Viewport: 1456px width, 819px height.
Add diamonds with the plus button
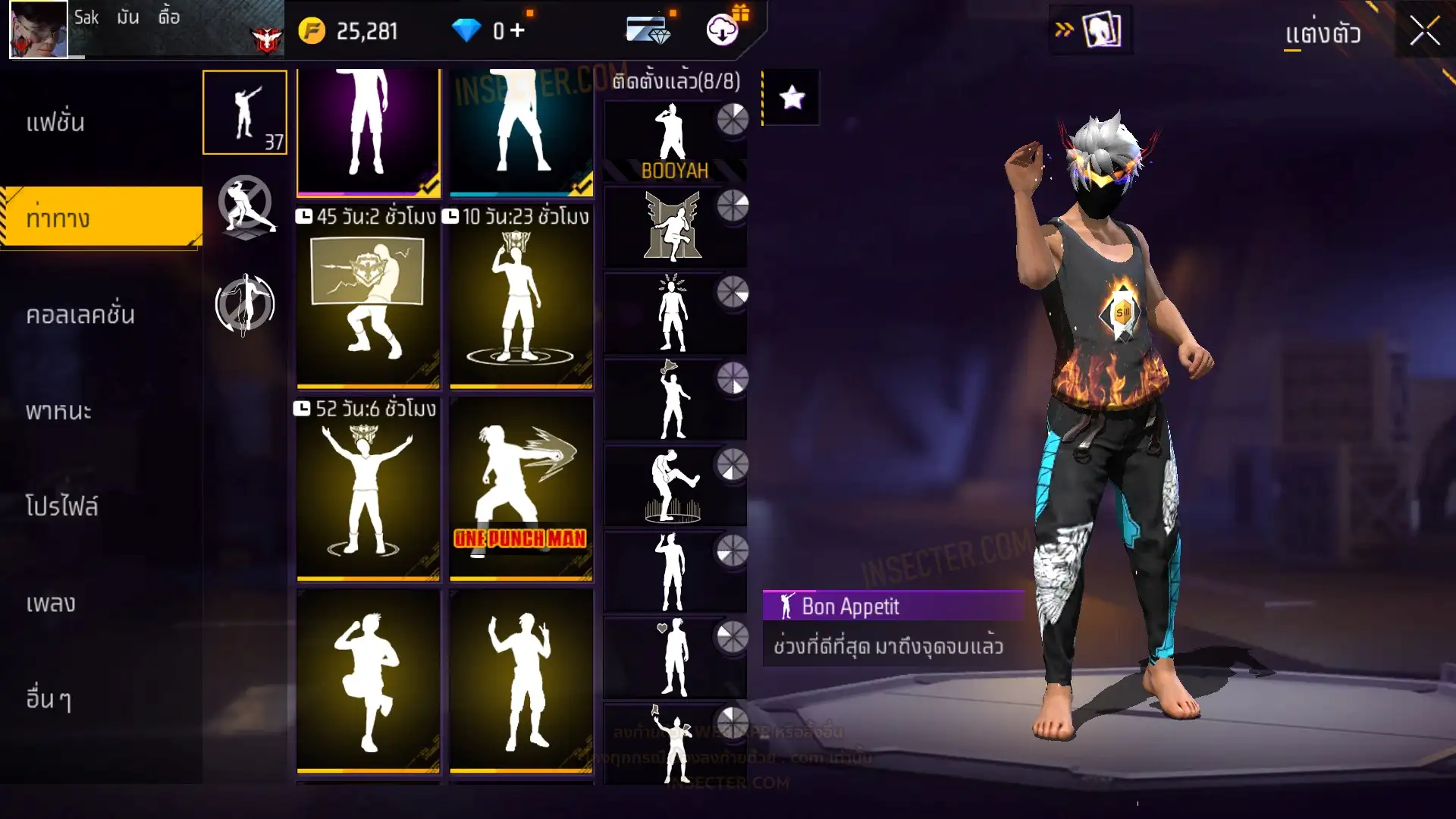click(x=518, y=31)
